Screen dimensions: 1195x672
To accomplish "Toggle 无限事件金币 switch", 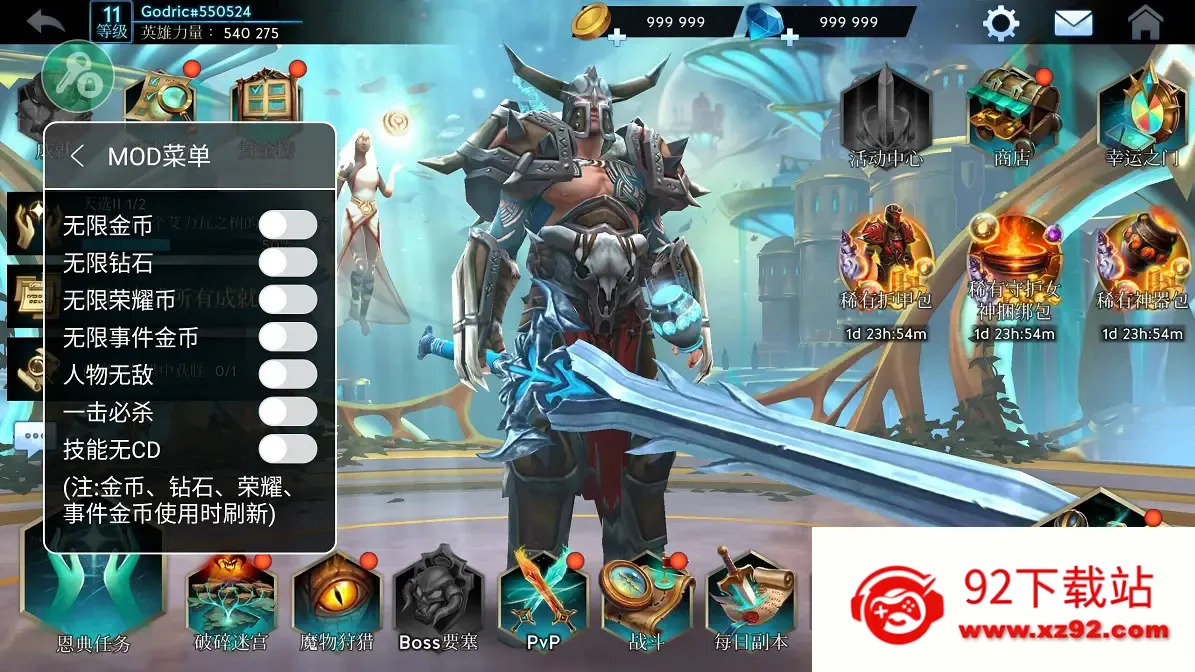I will (288, 337).
